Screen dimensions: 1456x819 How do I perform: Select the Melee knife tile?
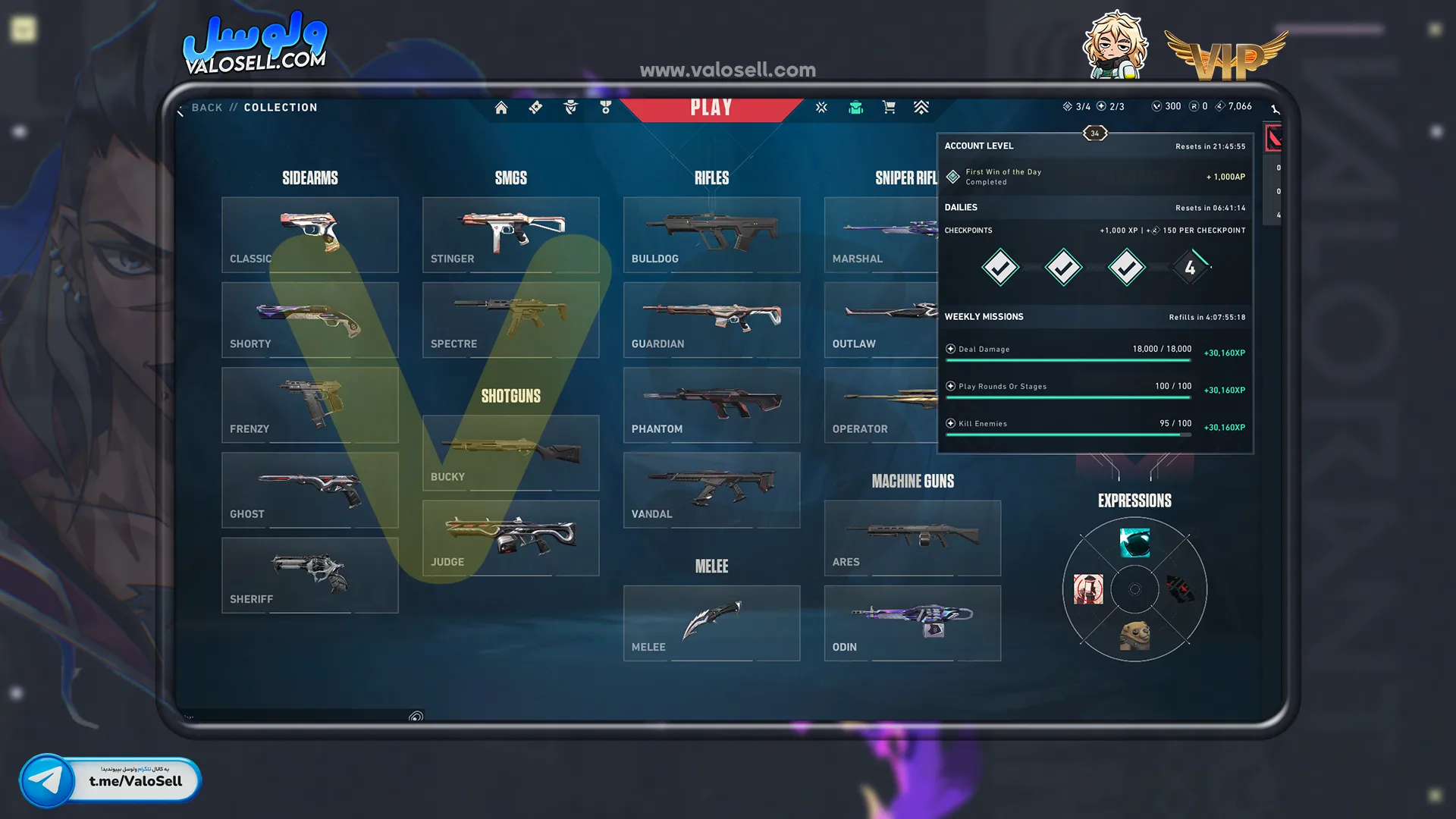point(711,623)
